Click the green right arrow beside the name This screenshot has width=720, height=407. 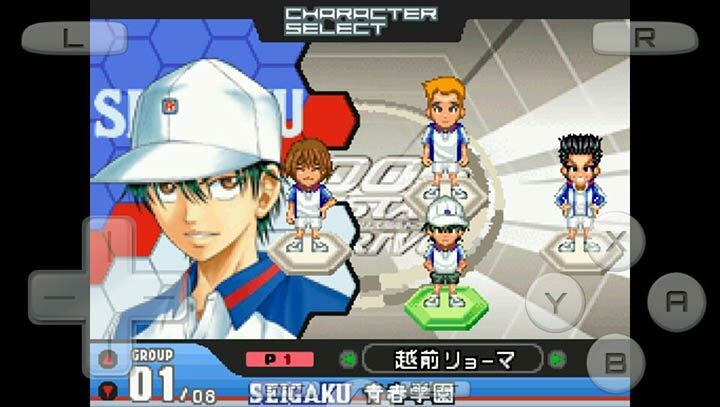[x=557, y=359]
